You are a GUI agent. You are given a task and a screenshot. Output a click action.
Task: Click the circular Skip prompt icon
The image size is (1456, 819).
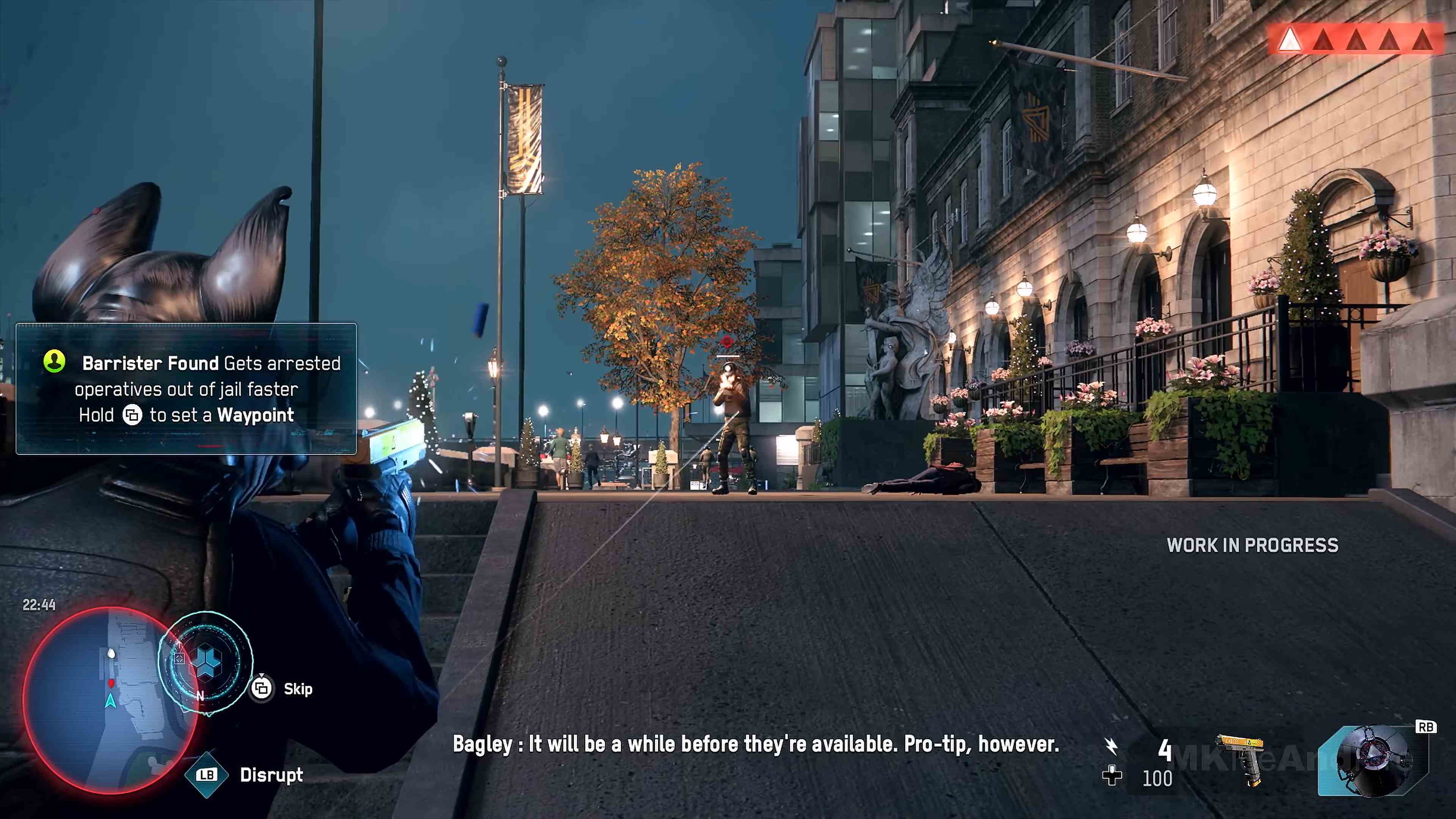click(261, 689)
